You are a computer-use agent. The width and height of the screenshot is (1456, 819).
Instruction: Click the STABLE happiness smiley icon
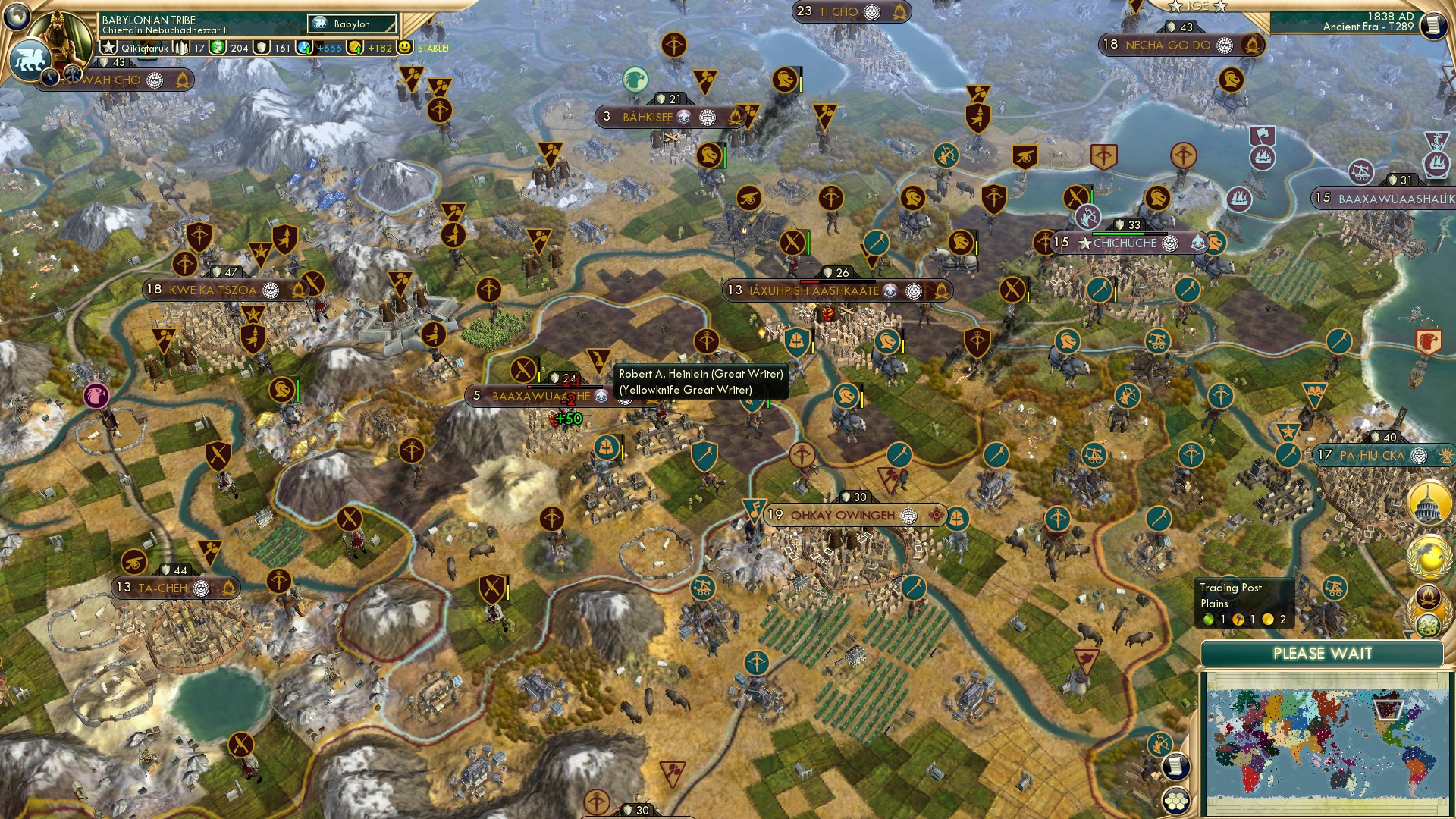click(x=406, y=47)
